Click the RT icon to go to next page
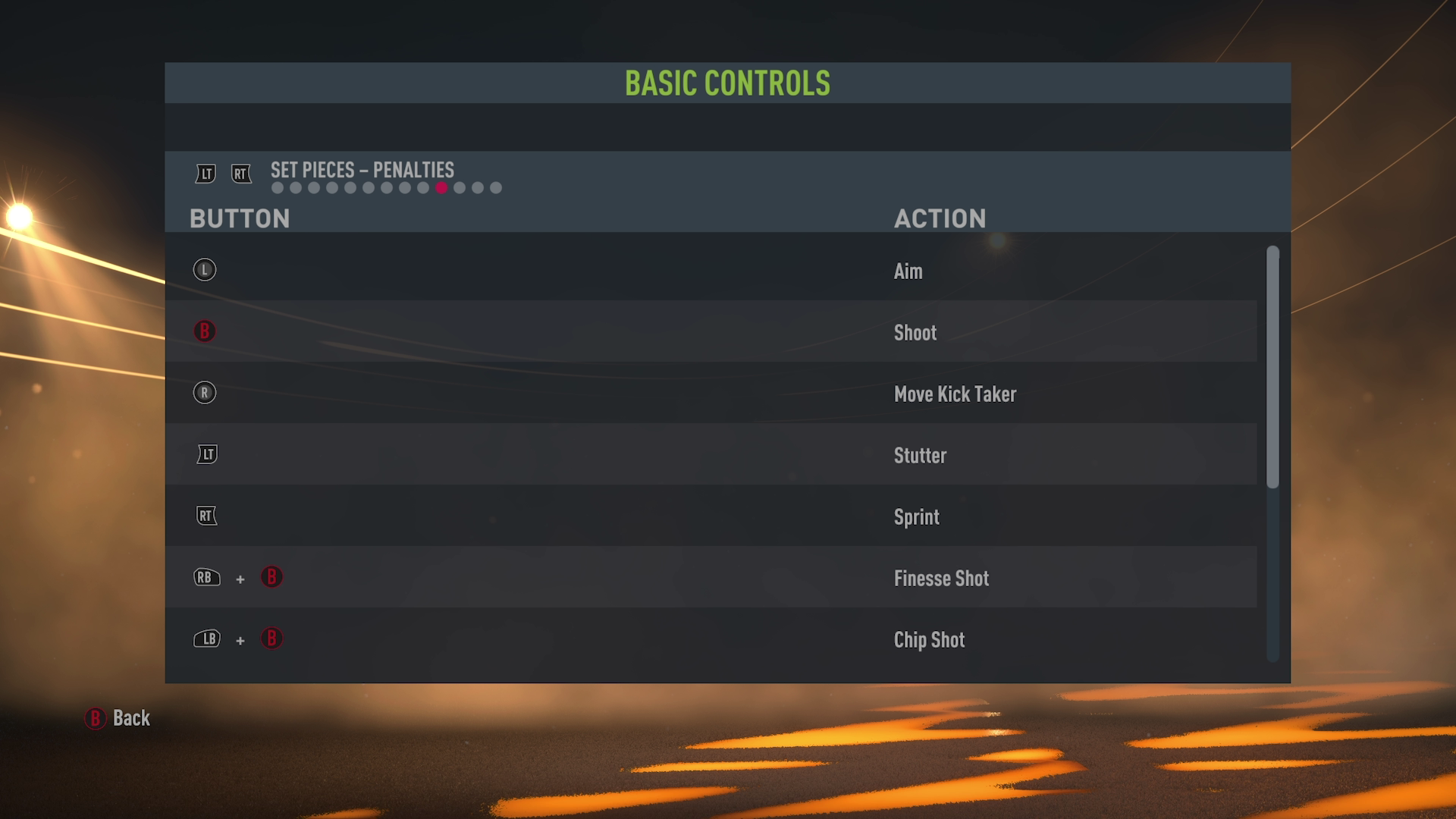The height and width of the screenshot is (819, 1456). [241, 174]
